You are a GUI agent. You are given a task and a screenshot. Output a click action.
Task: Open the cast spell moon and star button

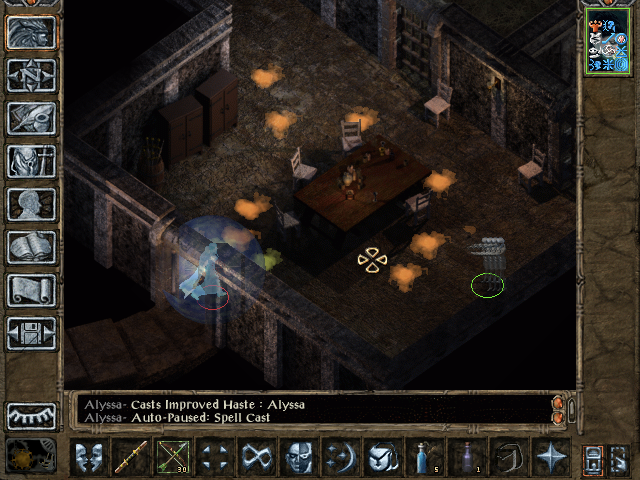pos(341,458)
